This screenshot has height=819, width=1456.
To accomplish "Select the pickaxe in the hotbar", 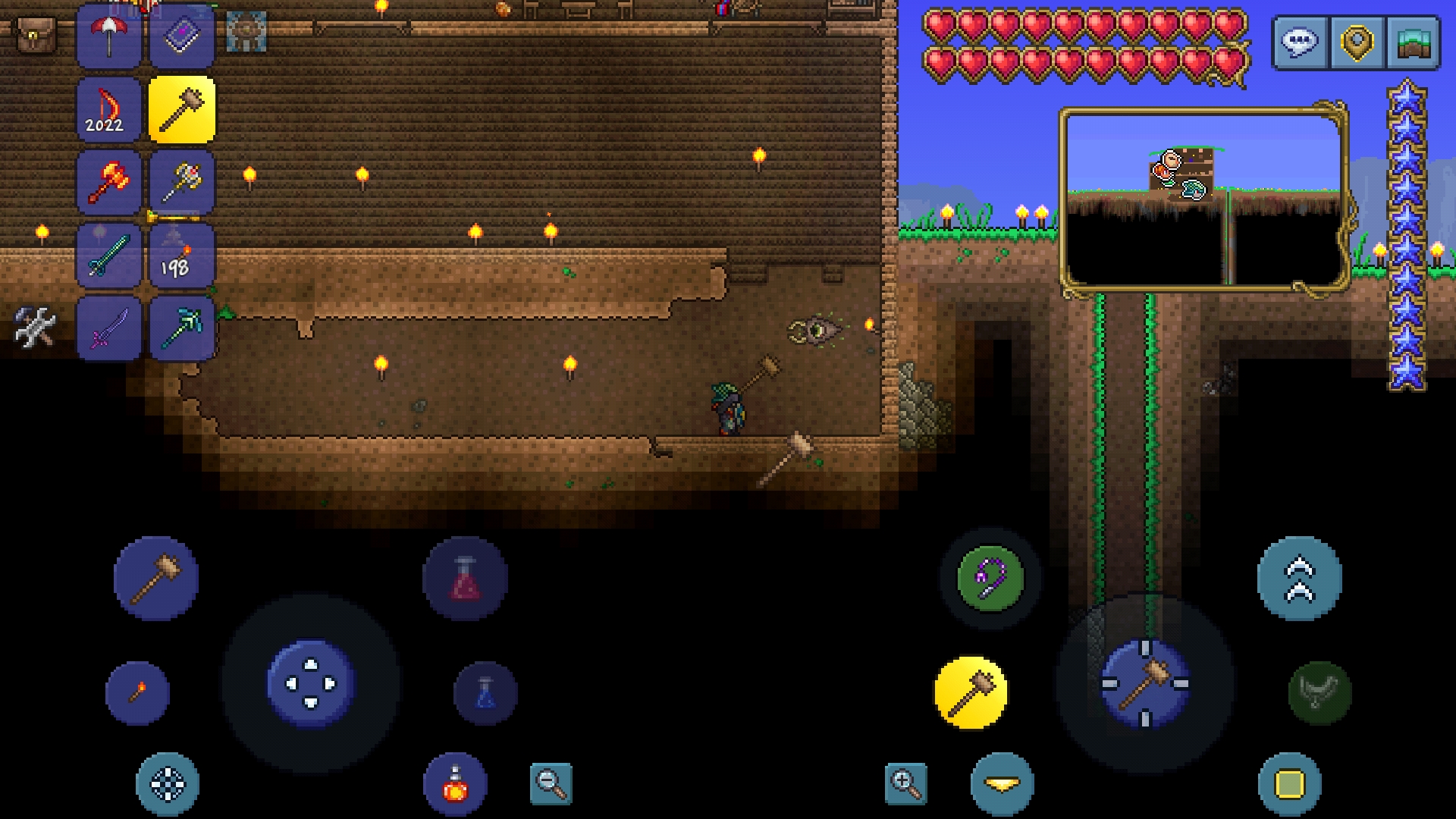I will pyautogui.click(x=181, y=329).
